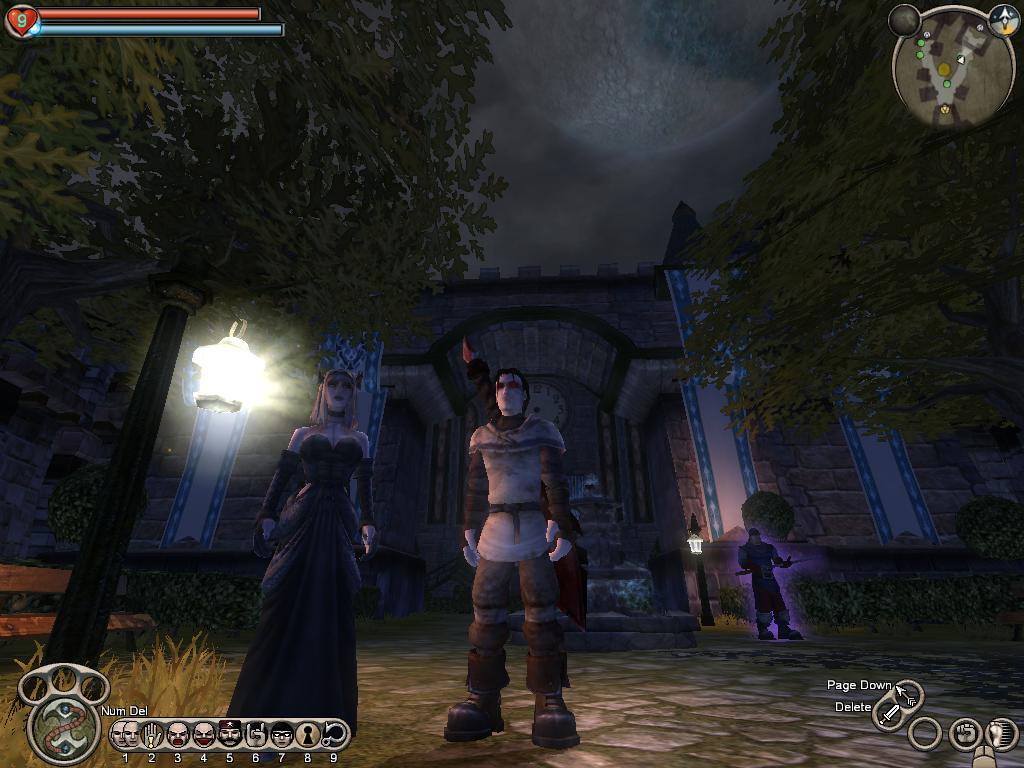Open the curled arrow icon in slot 9
This screenshot has height=768, width=1024.
(x=334, y=735)
